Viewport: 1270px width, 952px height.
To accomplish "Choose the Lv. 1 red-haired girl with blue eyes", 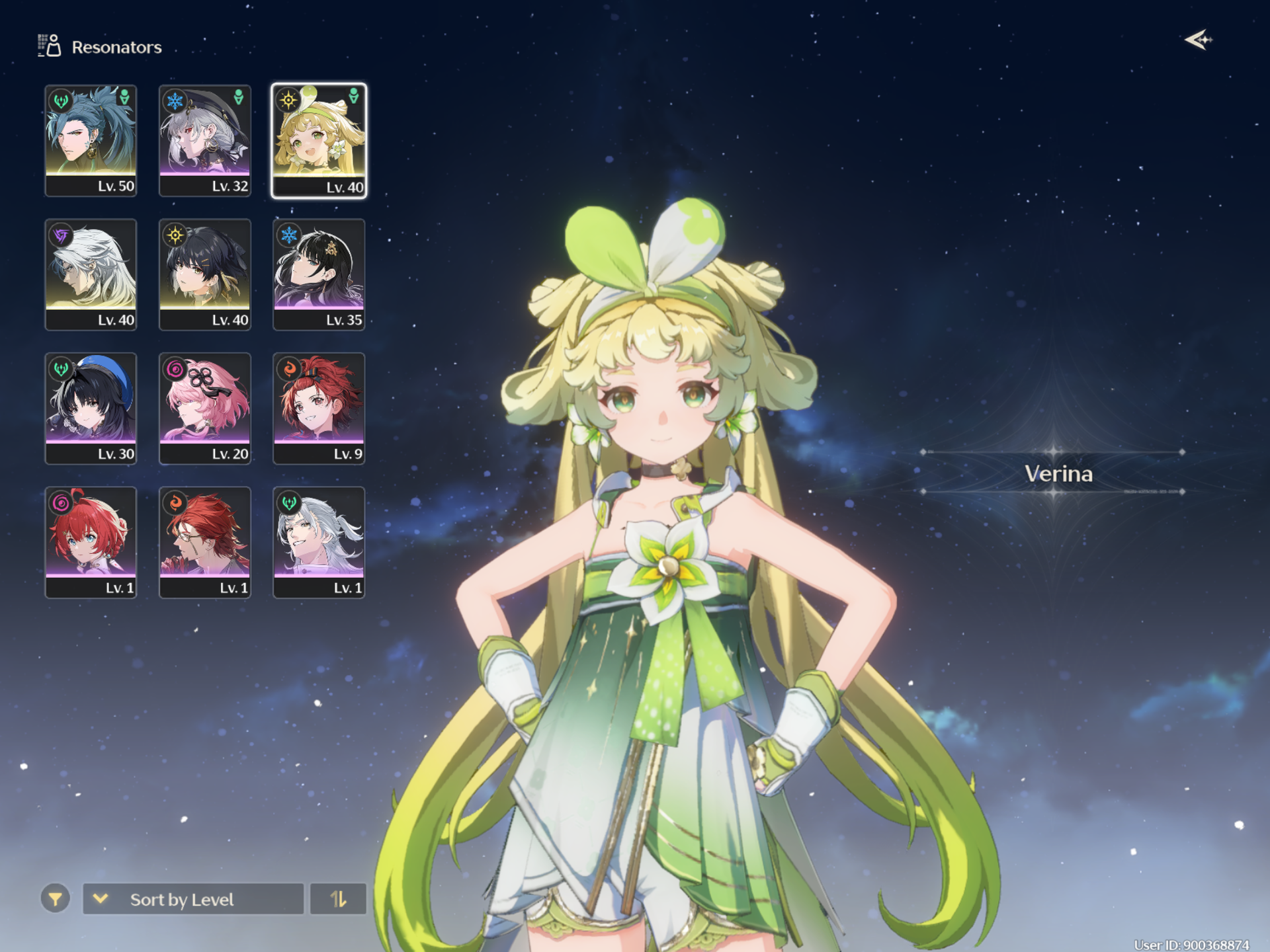I will [x=91, y=542].
